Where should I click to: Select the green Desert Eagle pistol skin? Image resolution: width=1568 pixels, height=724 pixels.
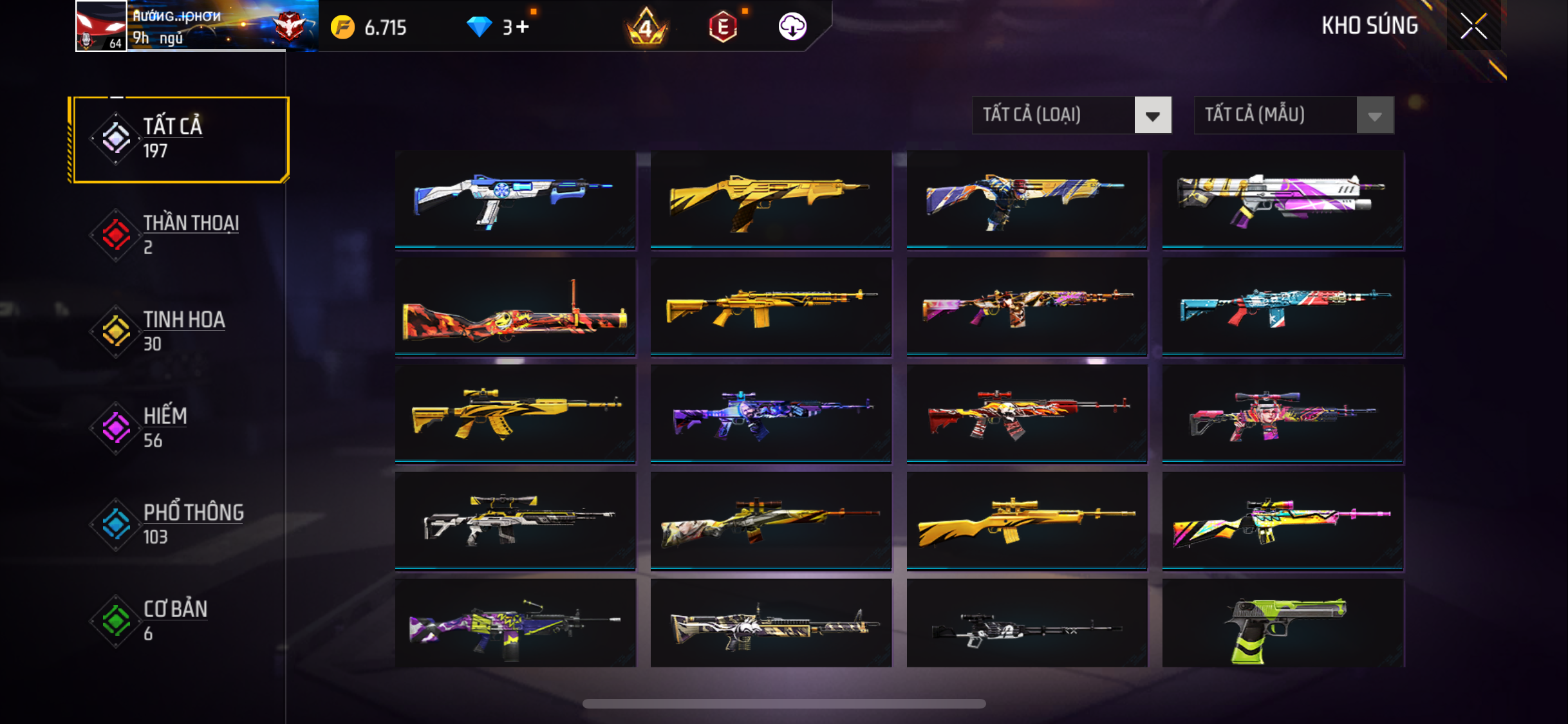1282,624
